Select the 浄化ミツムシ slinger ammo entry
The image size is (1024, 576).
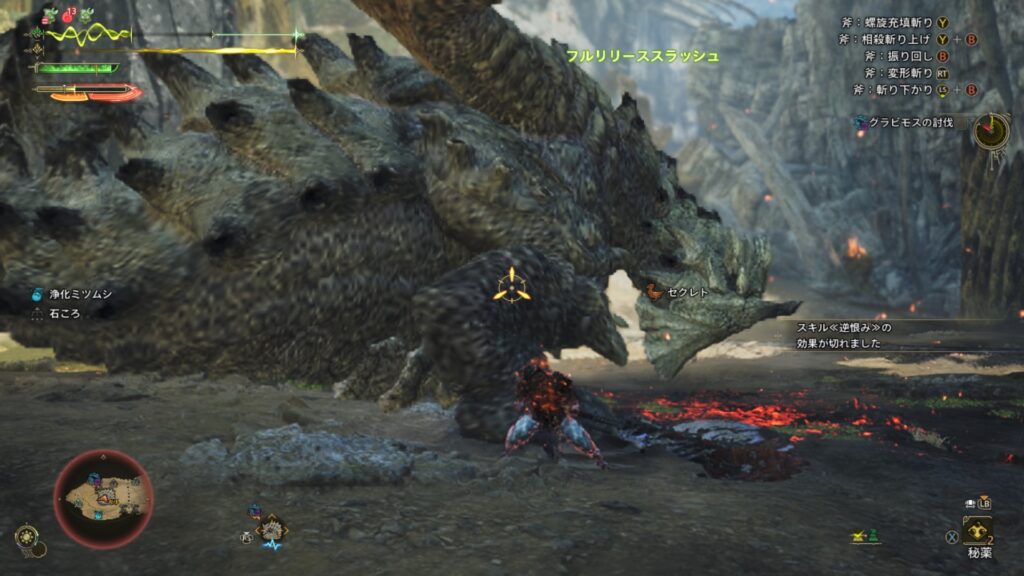point(64,295)
